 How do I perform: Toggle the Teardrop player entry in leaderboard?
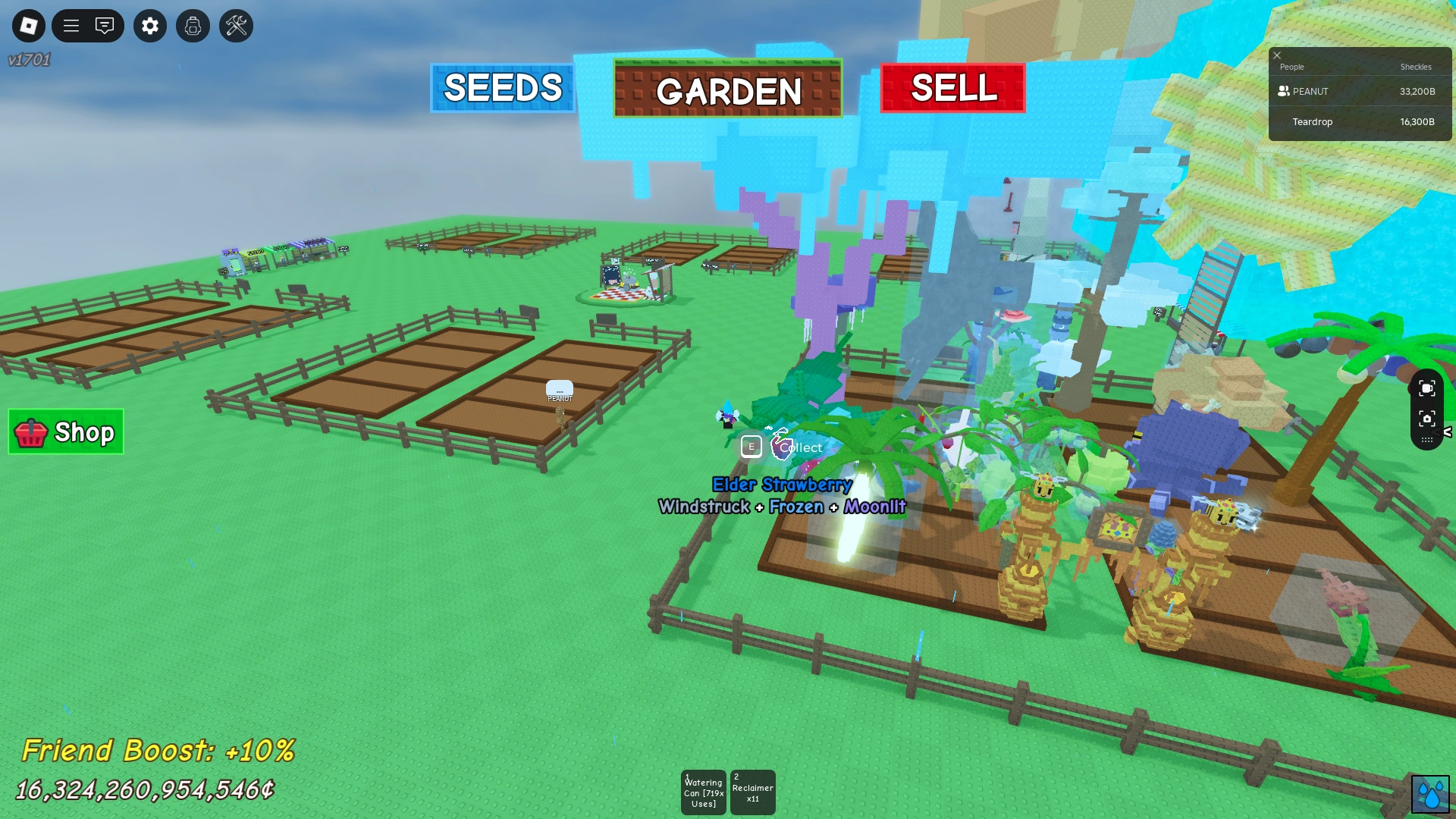pos(1360,121)
